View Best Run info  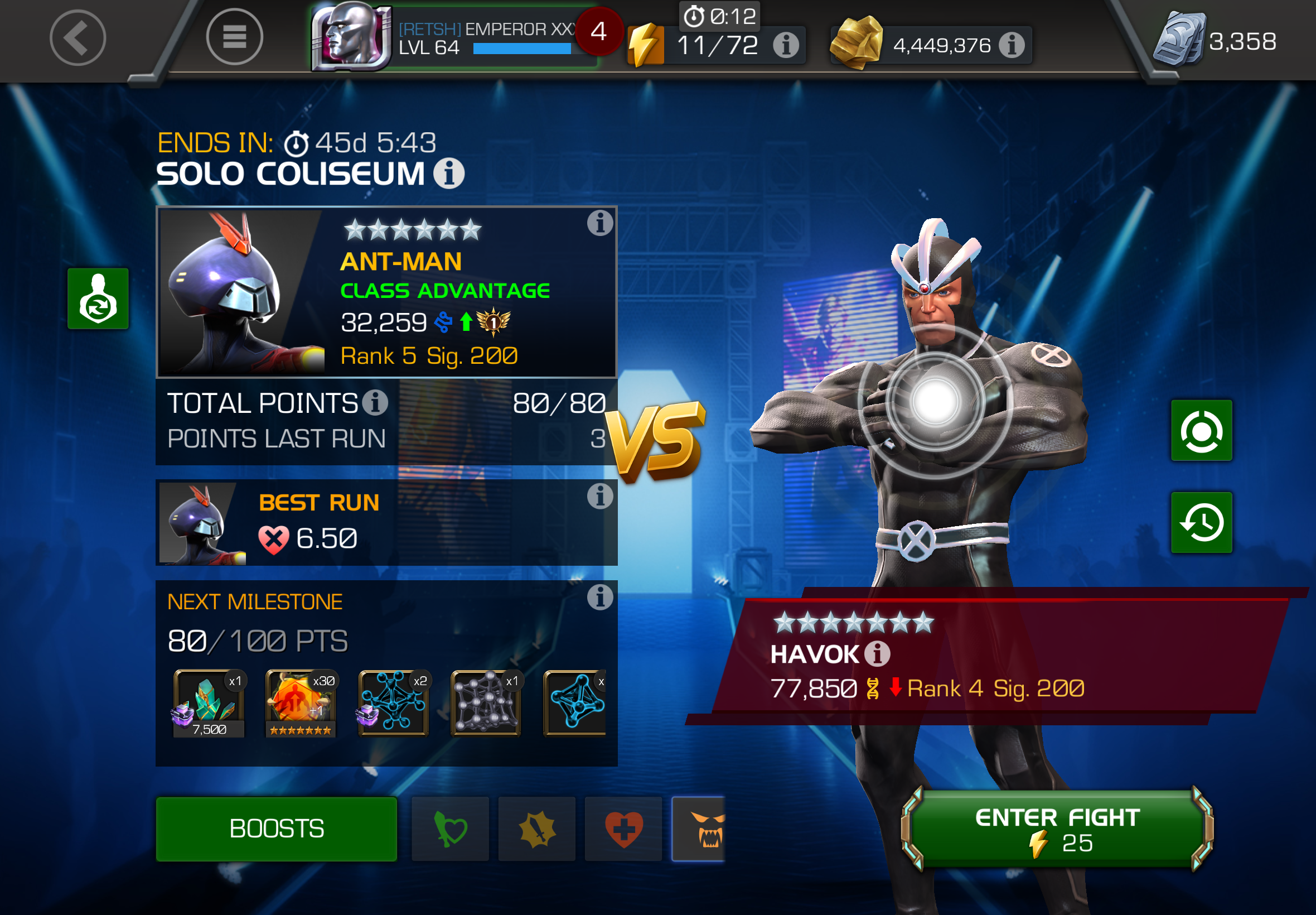click(600, 497)
